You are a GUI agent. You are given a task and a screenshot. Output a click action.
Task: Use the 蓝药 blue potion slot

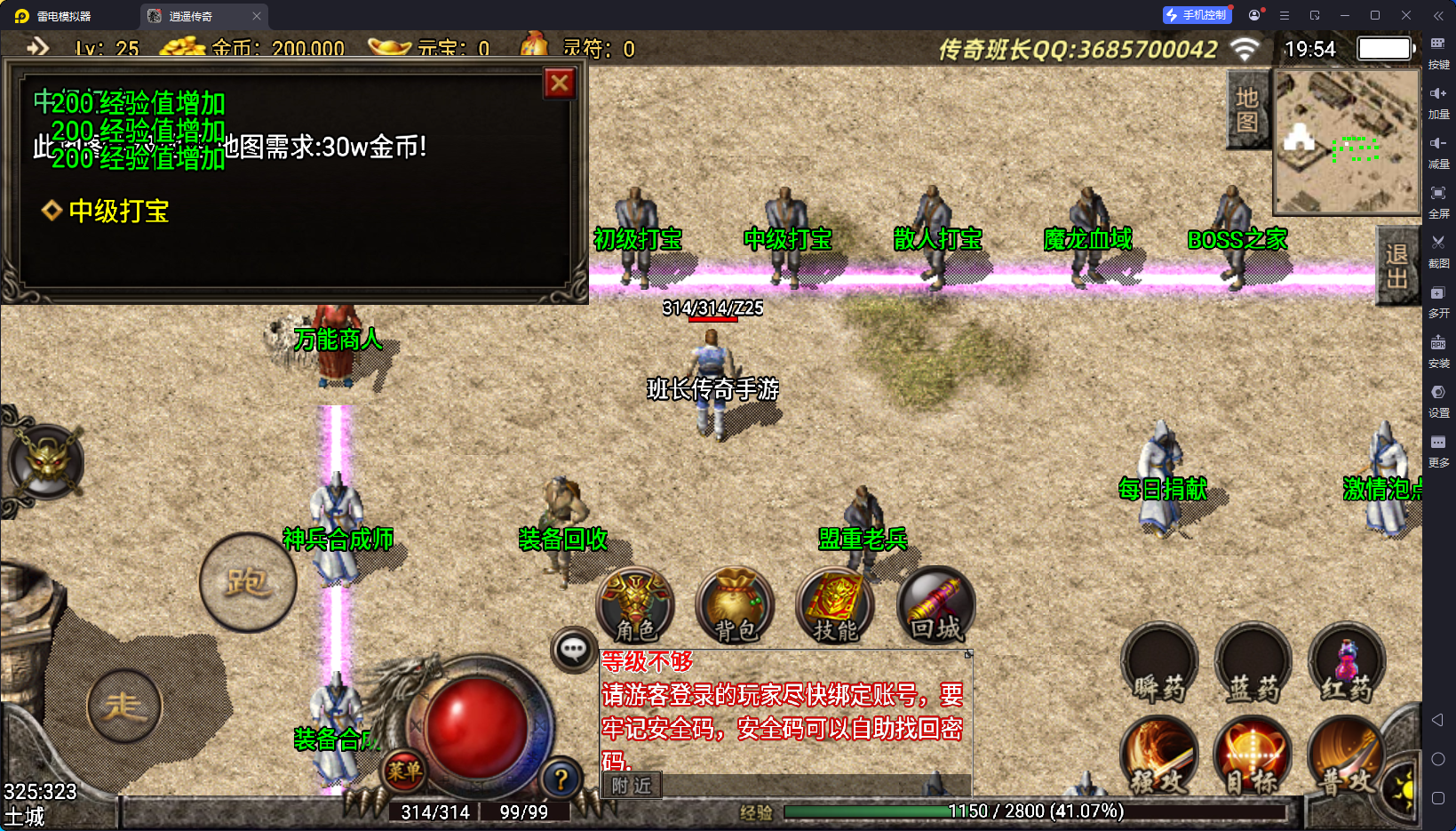coord(1253,665)
